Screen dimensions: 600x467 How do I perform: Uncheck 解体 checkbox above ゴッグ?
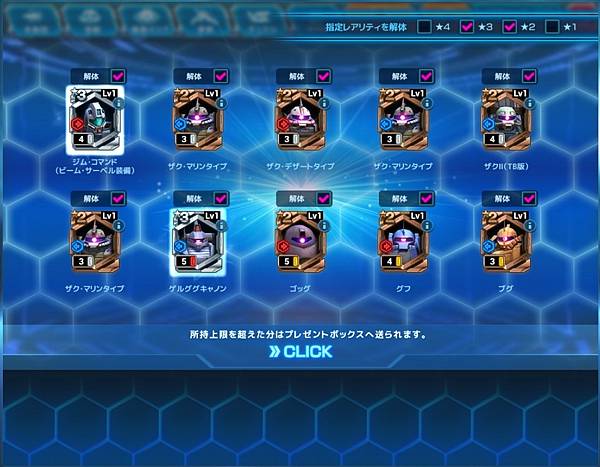[323, 199]
